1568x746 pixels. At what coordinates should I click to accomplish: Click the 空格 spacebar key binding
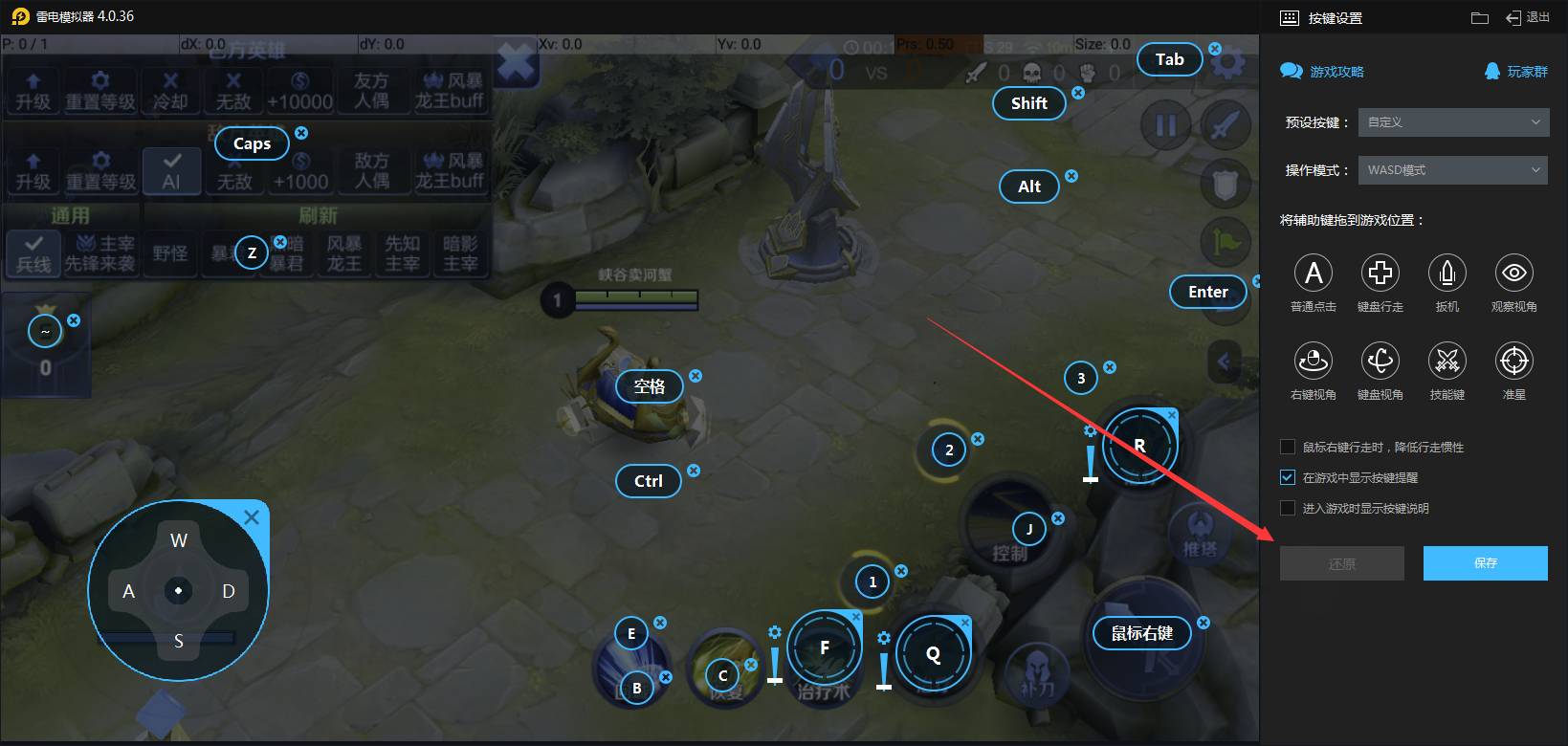(649, 386)
